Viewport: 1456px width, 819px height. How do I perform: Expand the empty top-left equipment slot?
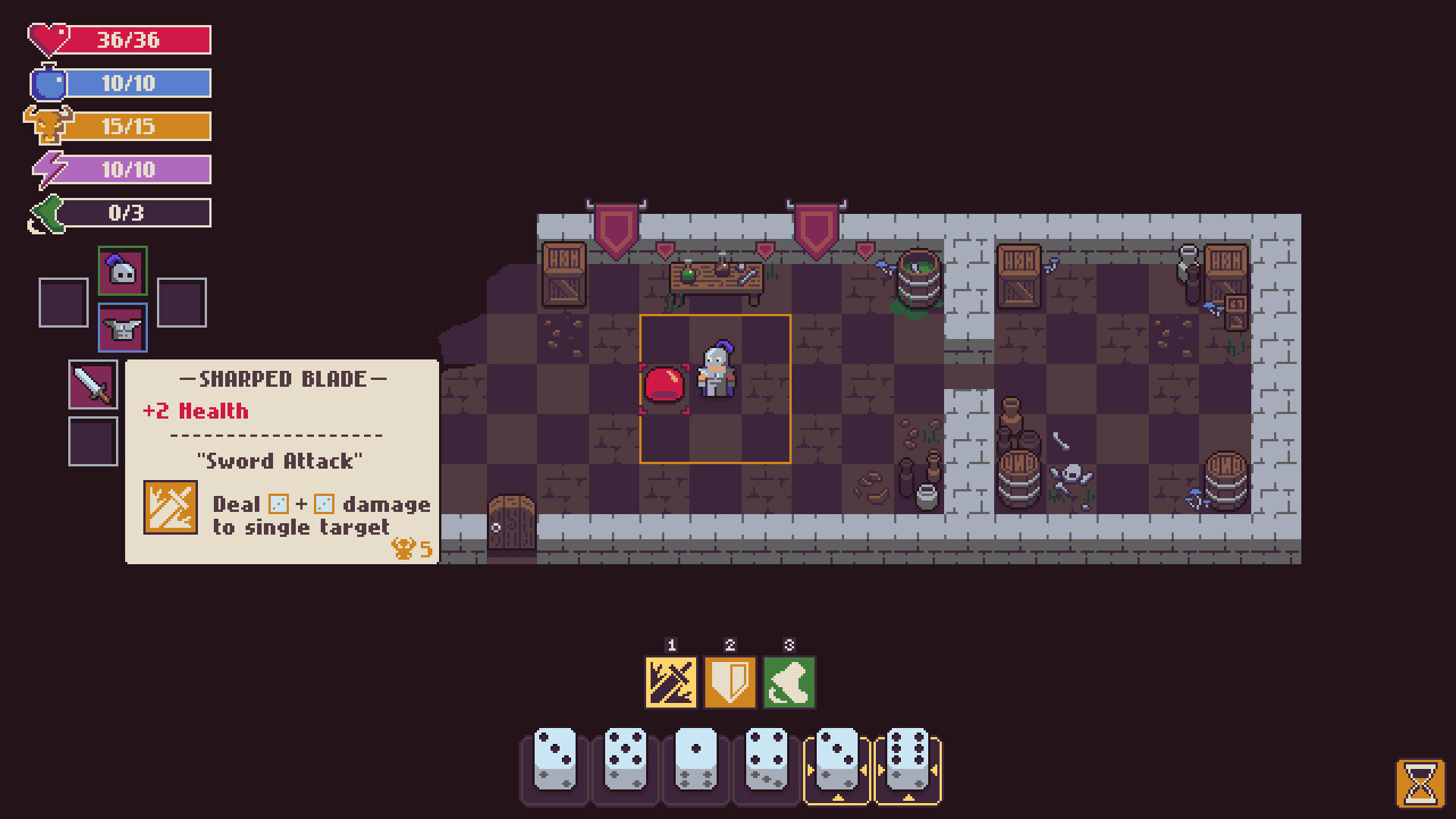pos(63,302)
